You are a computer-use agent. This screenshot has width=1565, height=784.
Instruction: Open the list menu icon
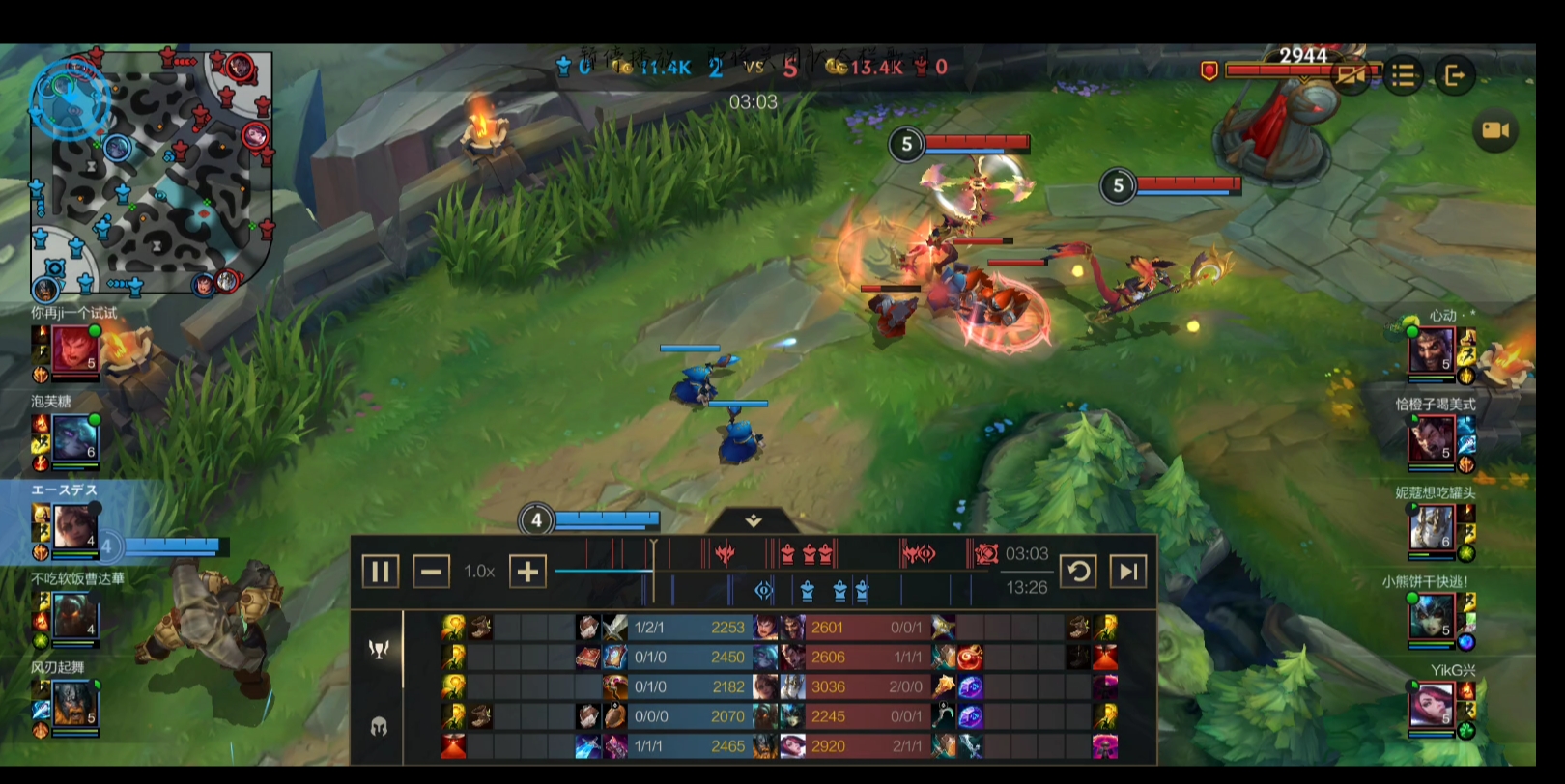click(x=1404, y=75)
